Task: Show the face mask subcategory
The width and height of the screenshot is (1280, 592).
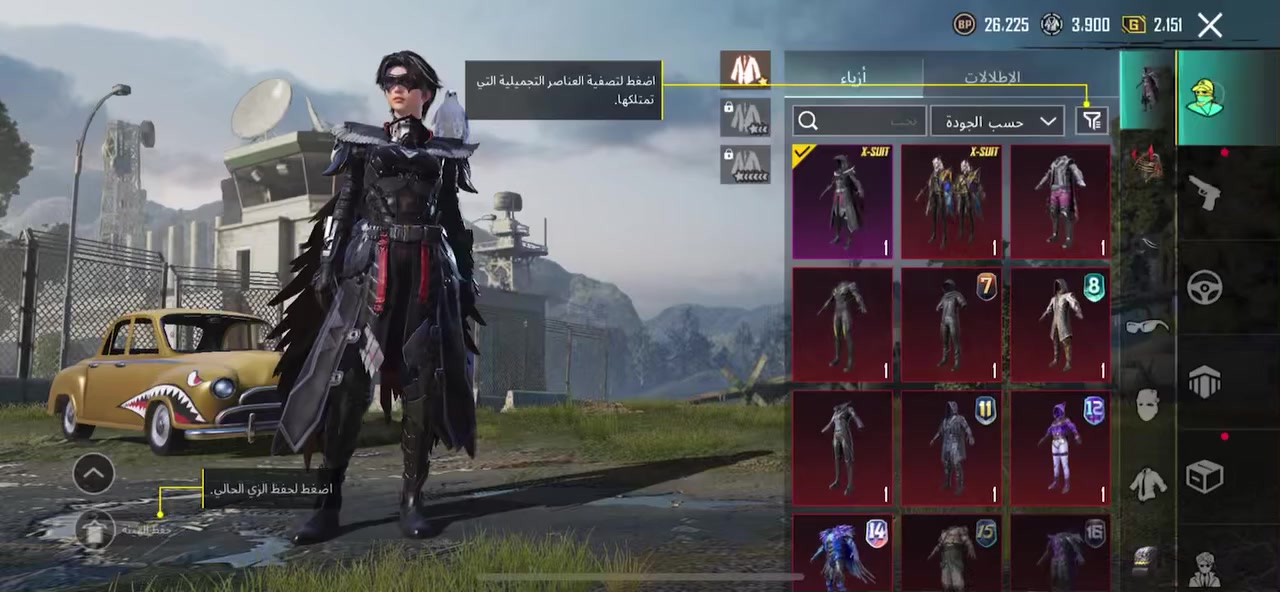Action: pyautogui.click(x=1147, y=405)
